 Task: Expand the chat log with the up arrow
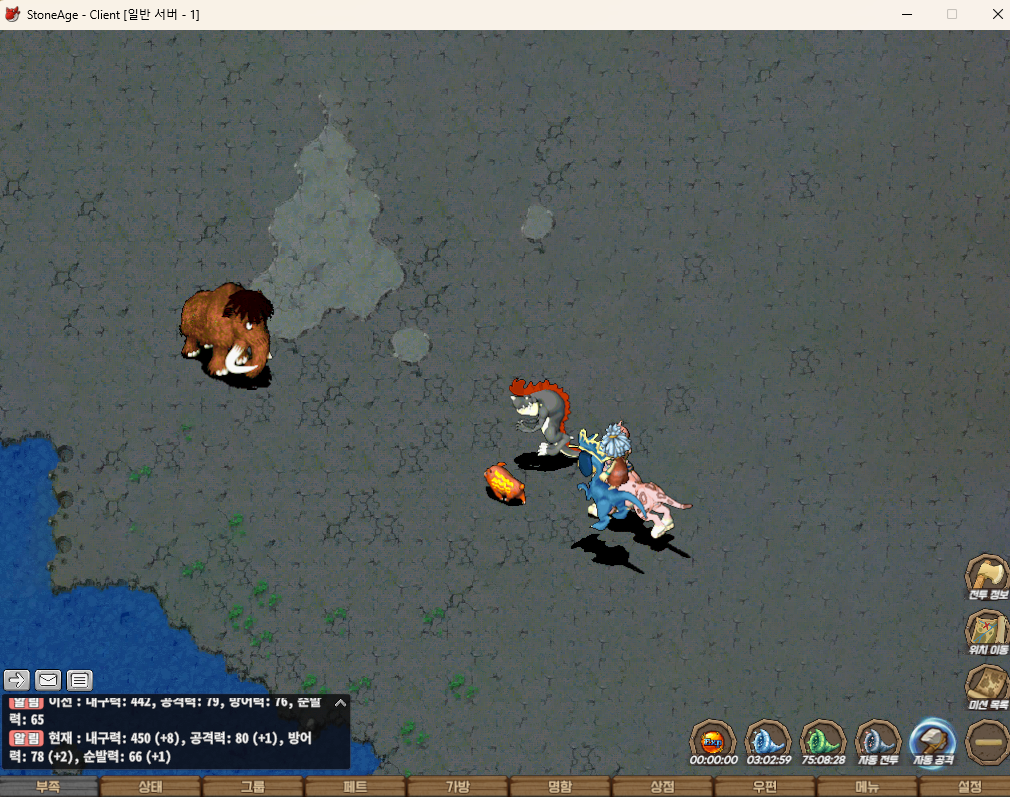(340, 703)
